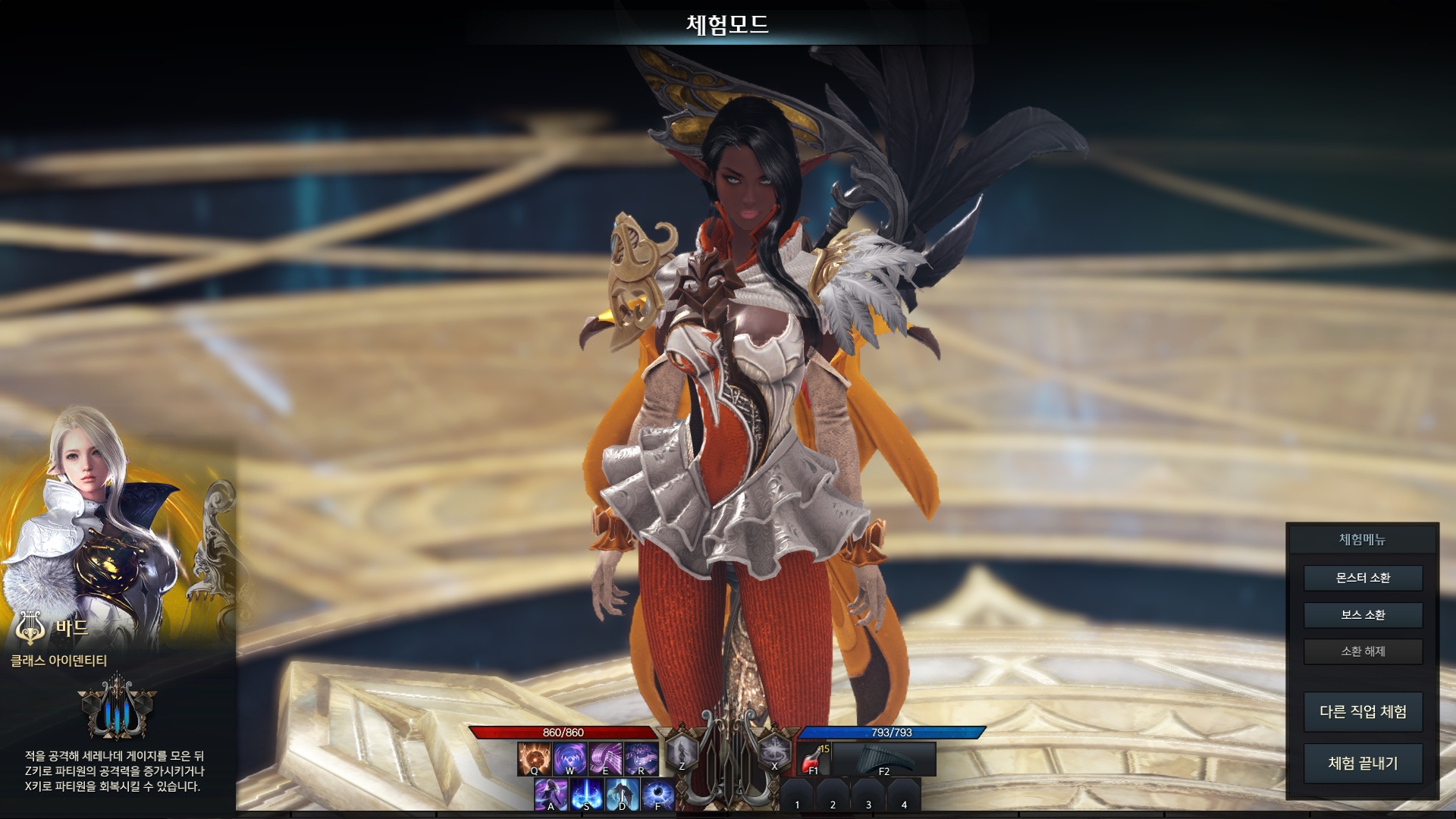End the trial with 체험 끝내기

coord(1363,763)
